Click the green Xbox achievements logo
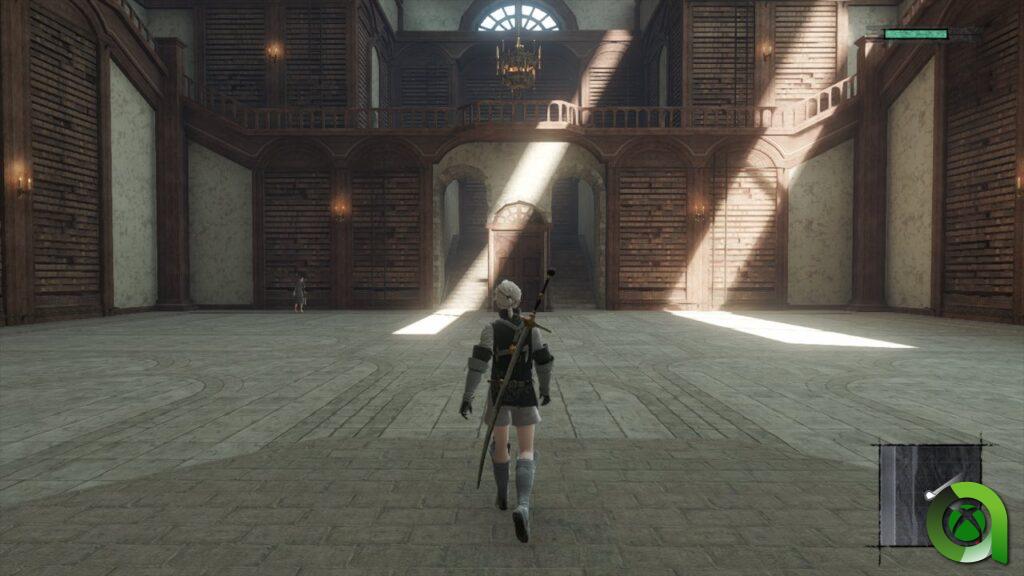 click(x=965, y=522)
